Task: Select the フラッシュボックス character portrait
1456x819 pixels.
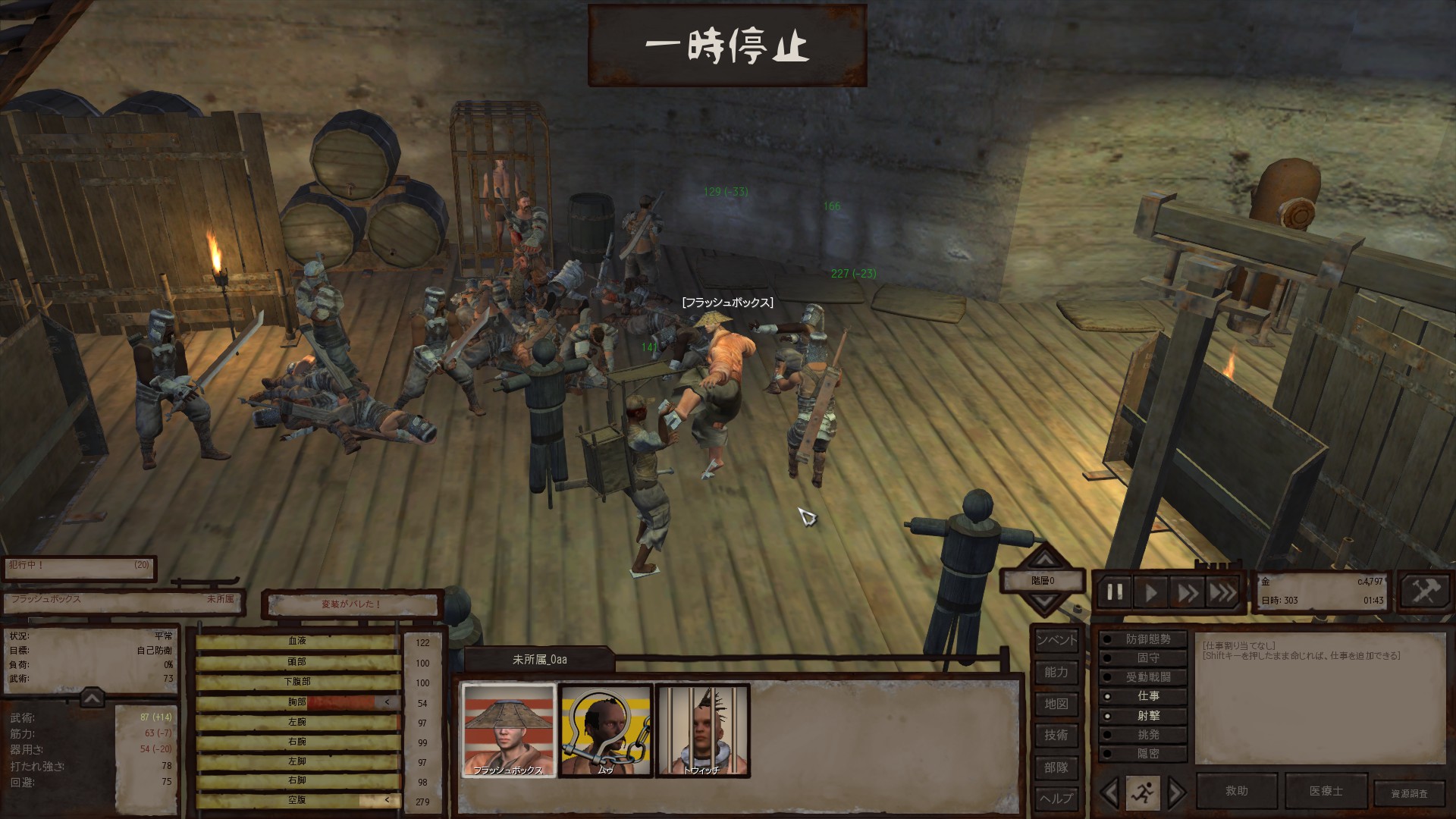Action: 508,730
